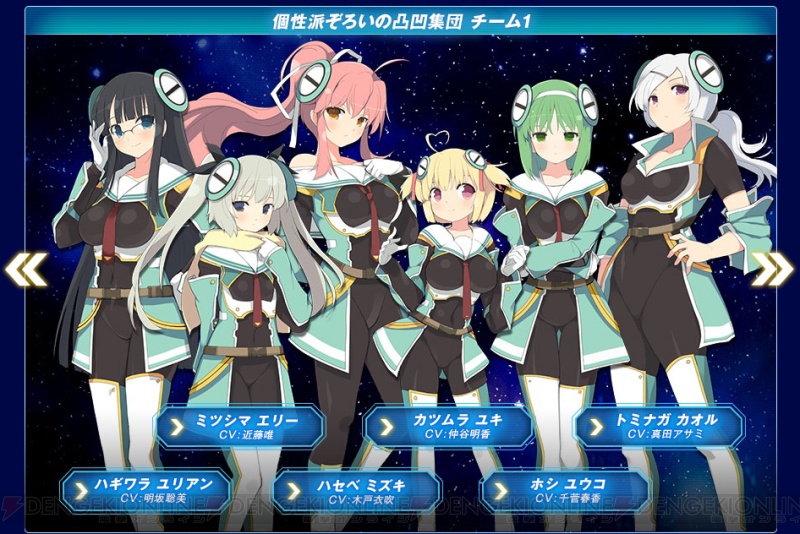Pick the ハセベ ミズキ name plate
The width and height of the screenshot is (800, 534).
tap(356, 489)
